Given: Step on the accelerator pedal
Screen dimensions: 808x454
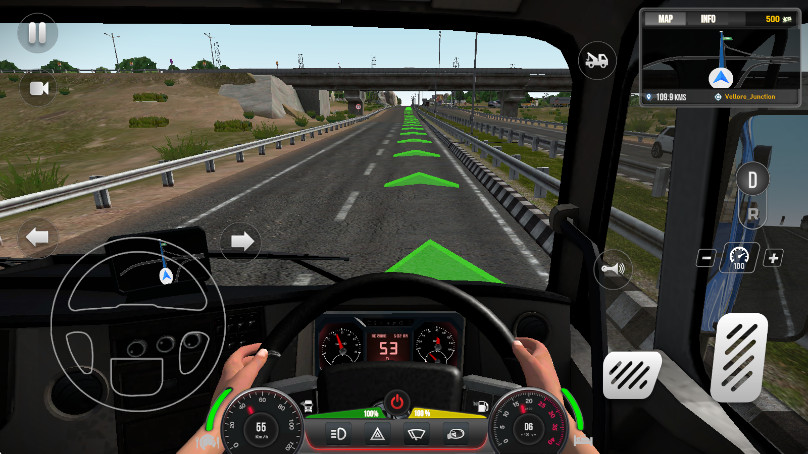Looking at the screenshot, I should coord(738,355).
